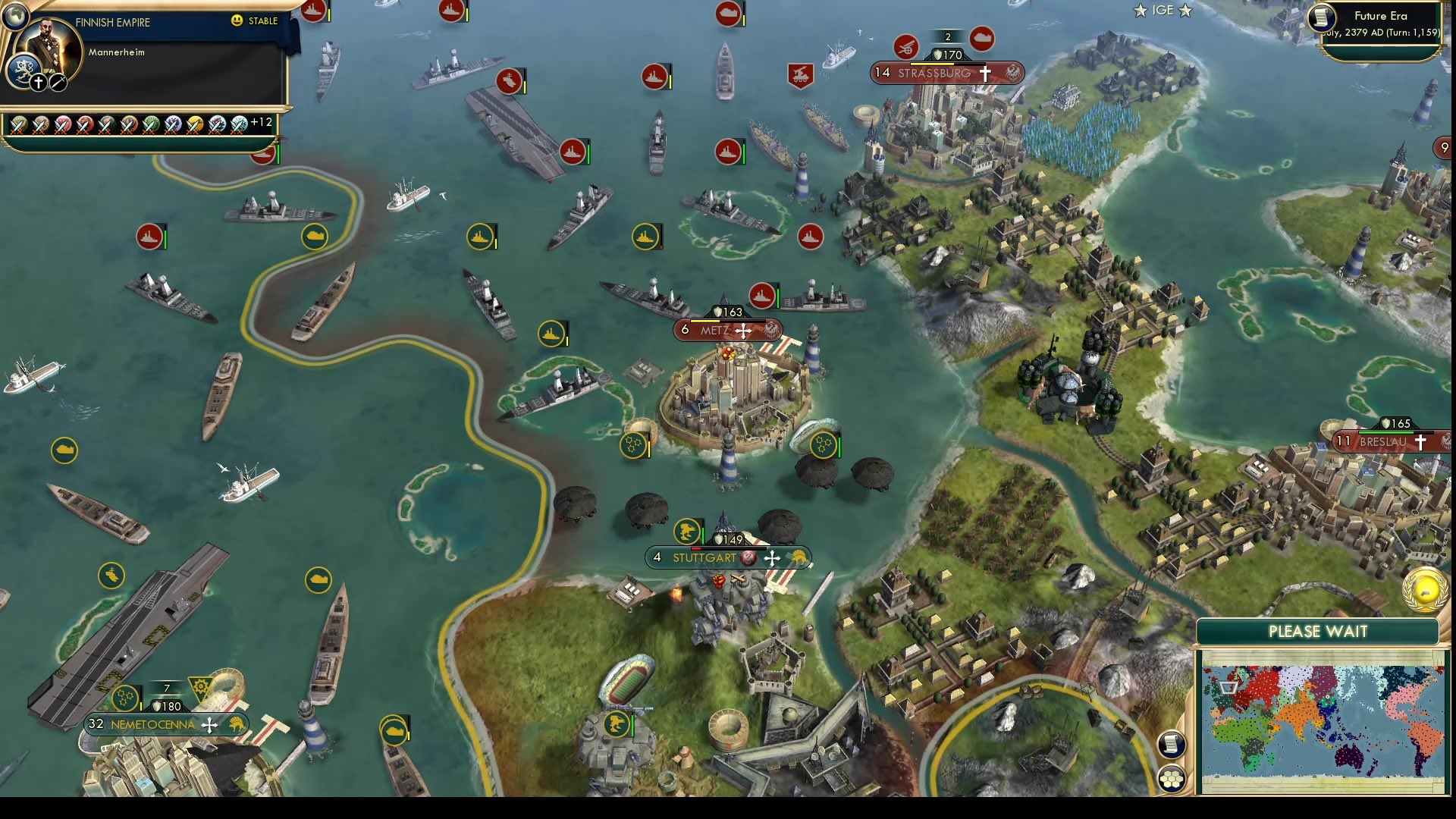This screenshot has width=1456, height=819.
Task: Open the Strassburg city banner
Action: 934,74
